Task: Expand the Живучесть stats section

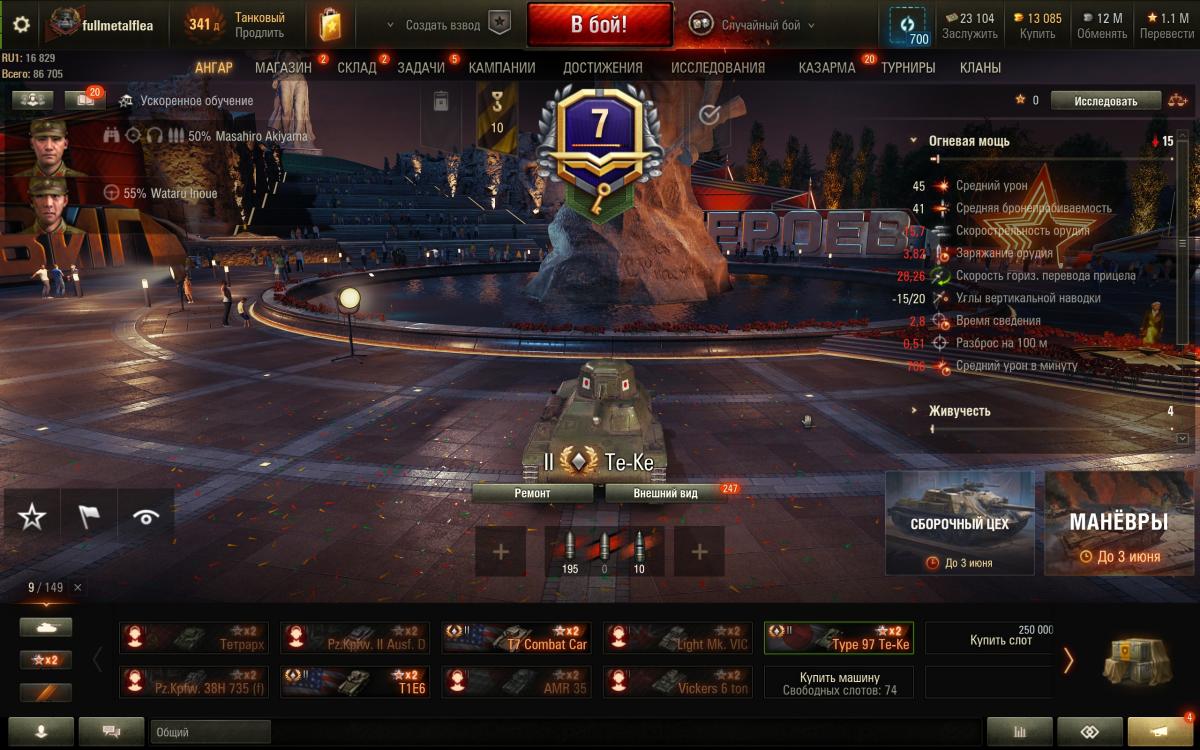Action: [959, 411]
